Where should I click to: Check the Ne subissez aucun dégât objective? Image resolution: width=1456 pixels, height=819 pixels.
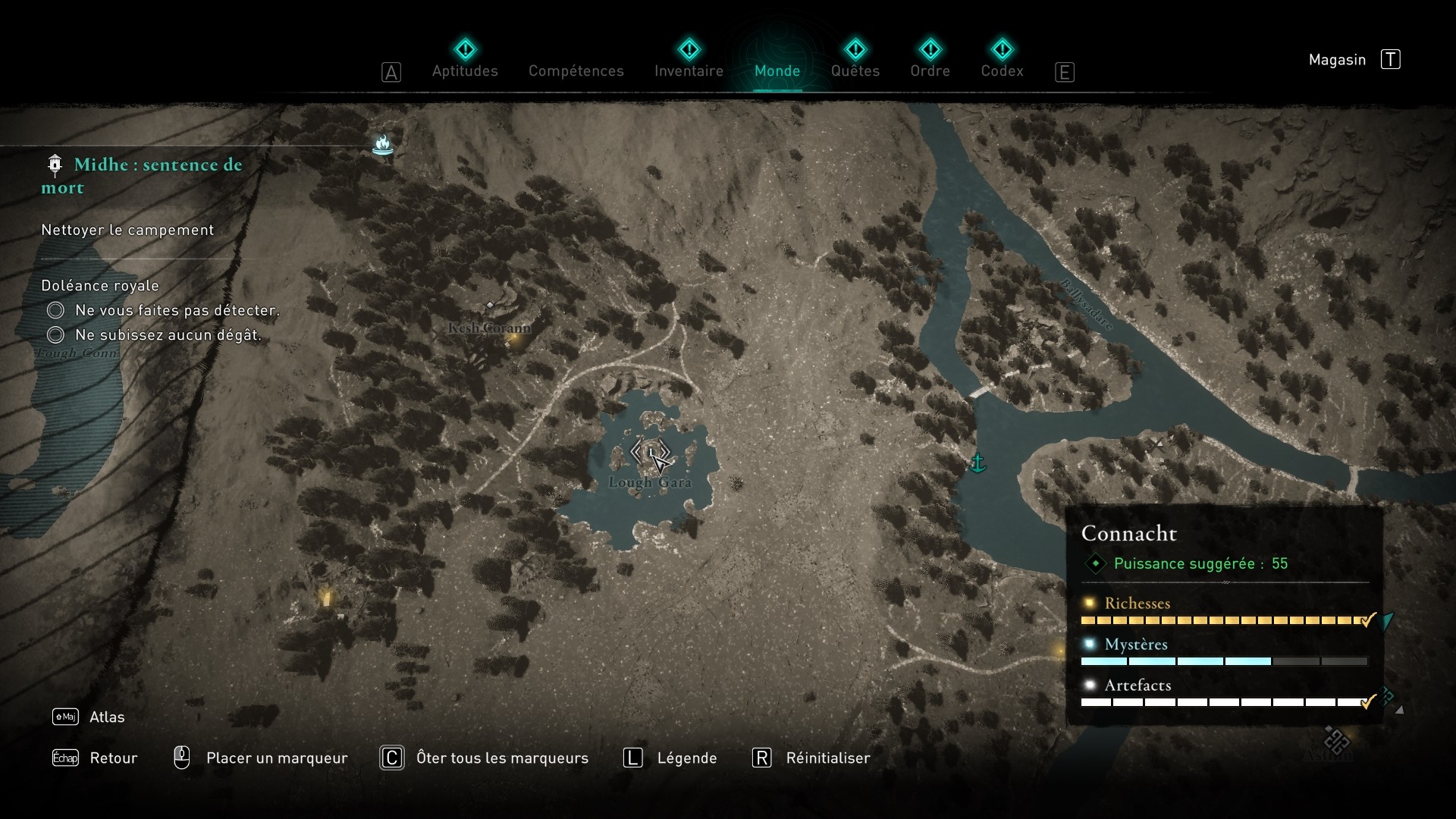[55, 334]
